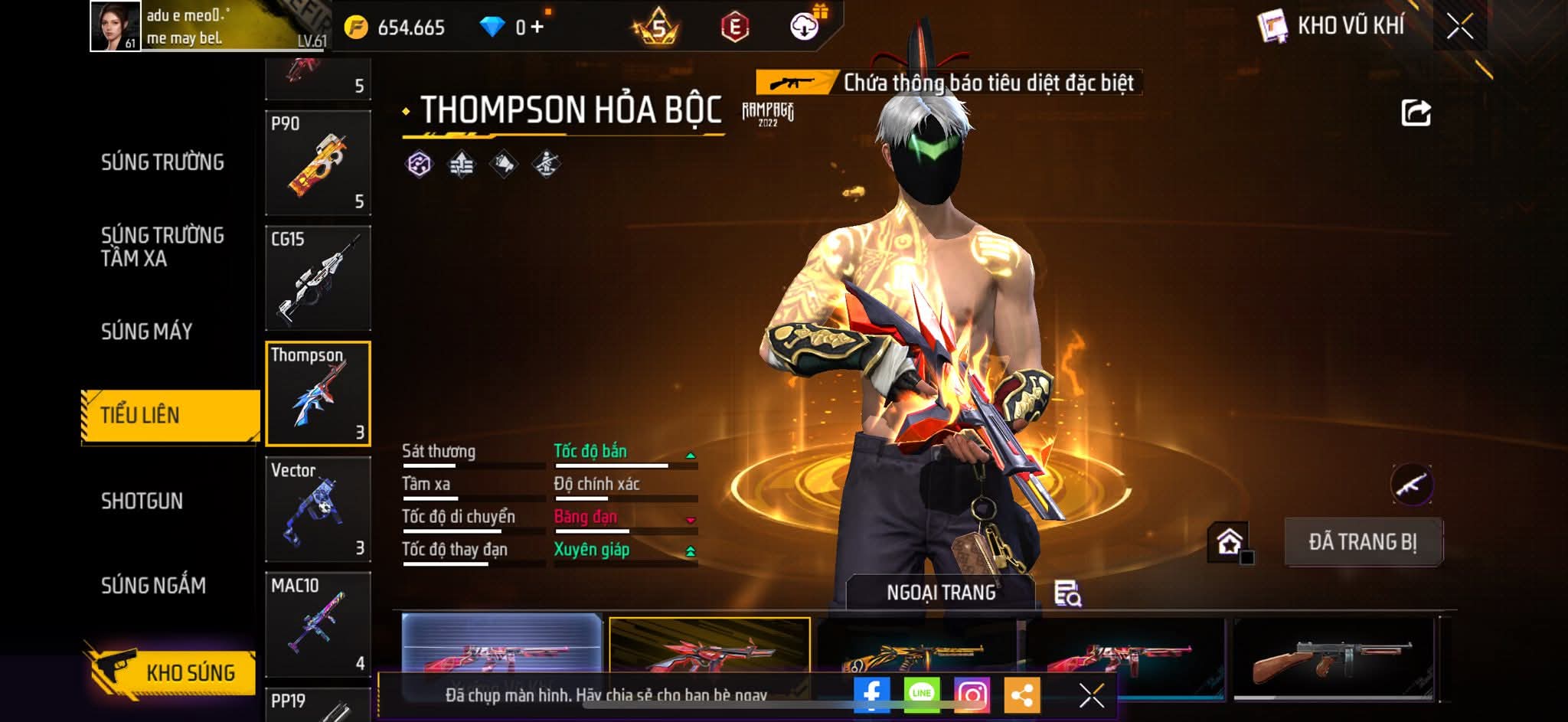Select the P90 weapon tile
This screenshot has height=722, width=1568.
click(318, 162)
